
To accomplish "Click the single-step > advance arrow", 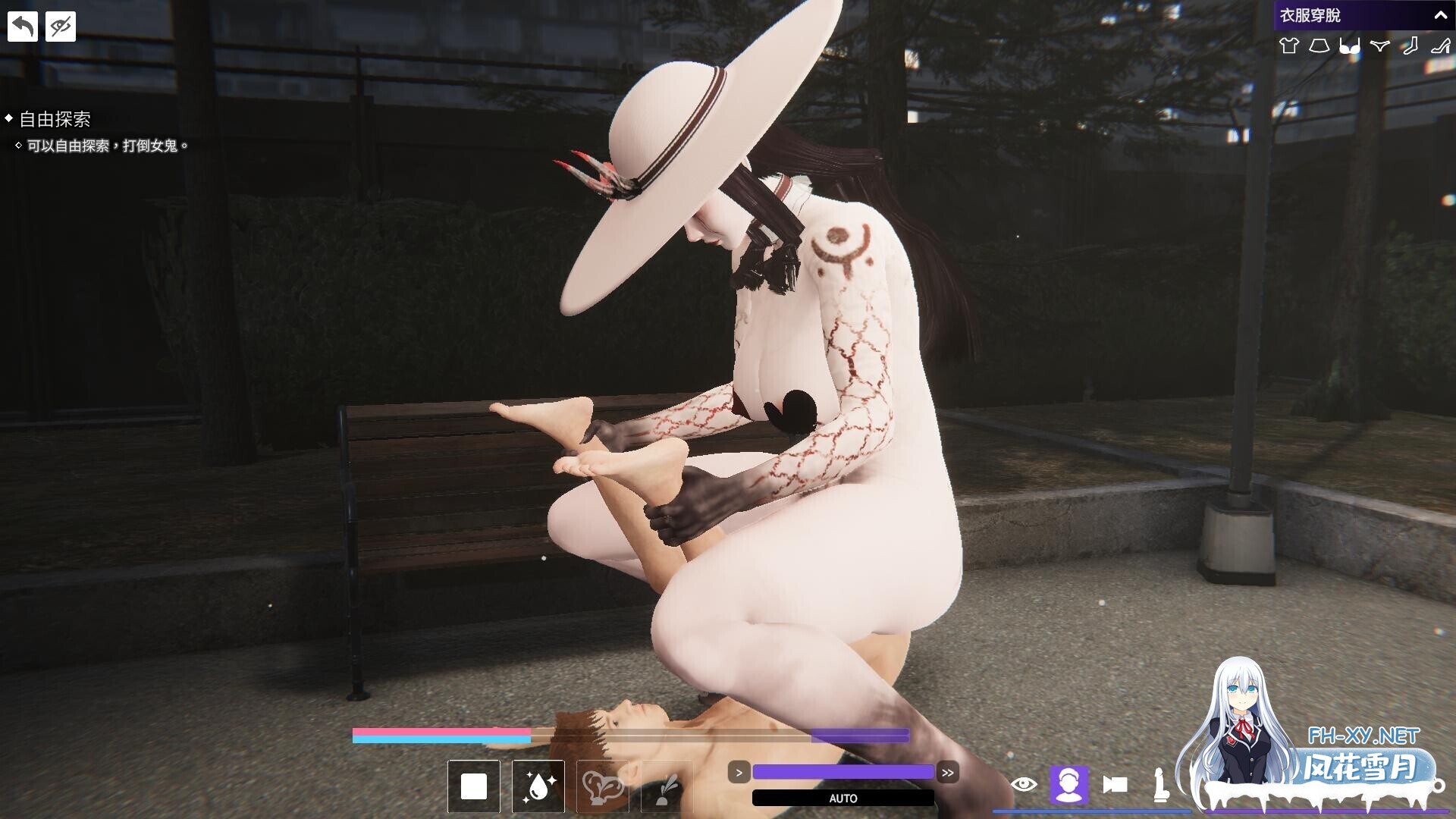I will pyautogui.click(x=739, y=772).
